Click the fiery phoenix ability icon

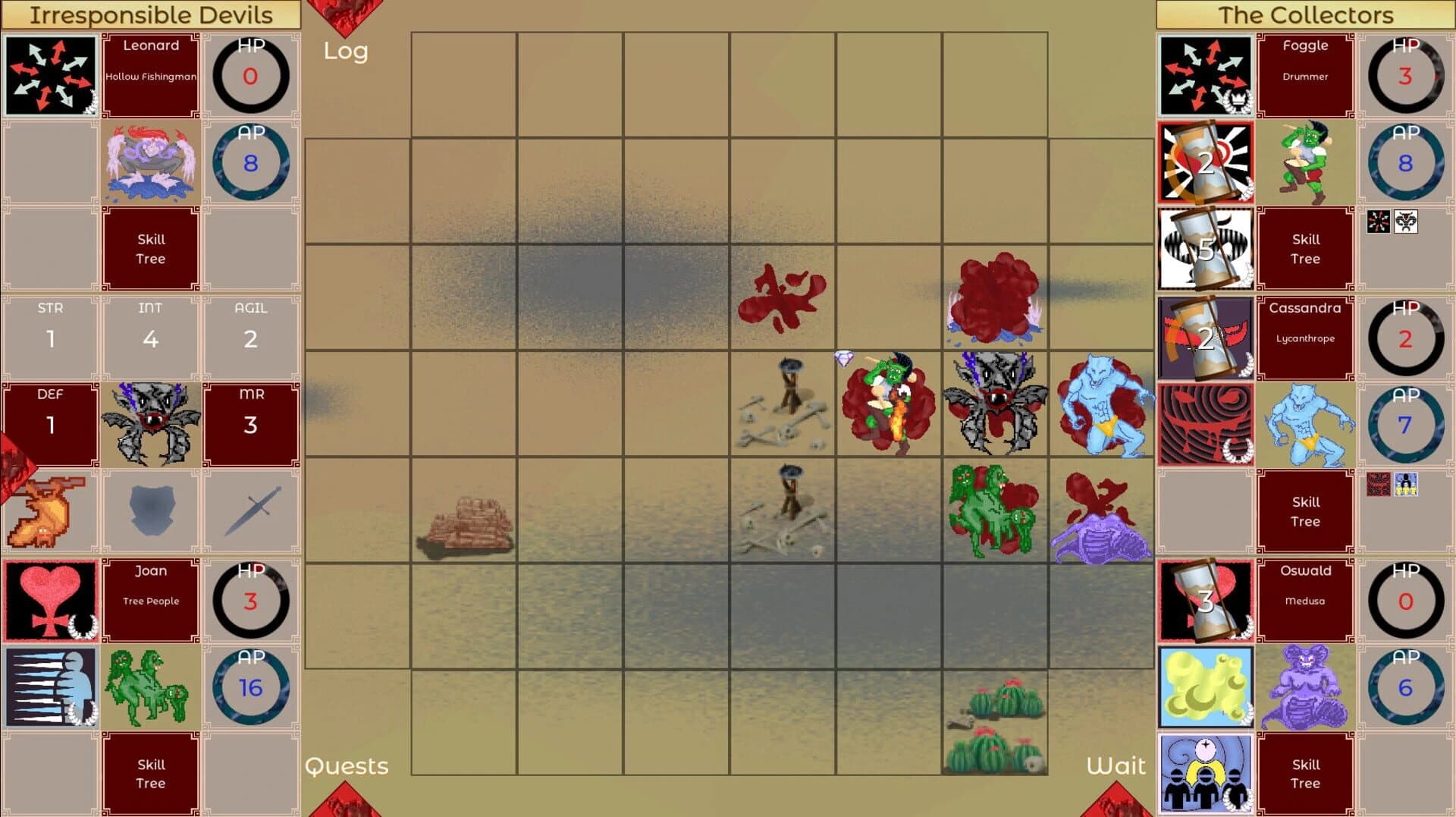click(50, 510)
